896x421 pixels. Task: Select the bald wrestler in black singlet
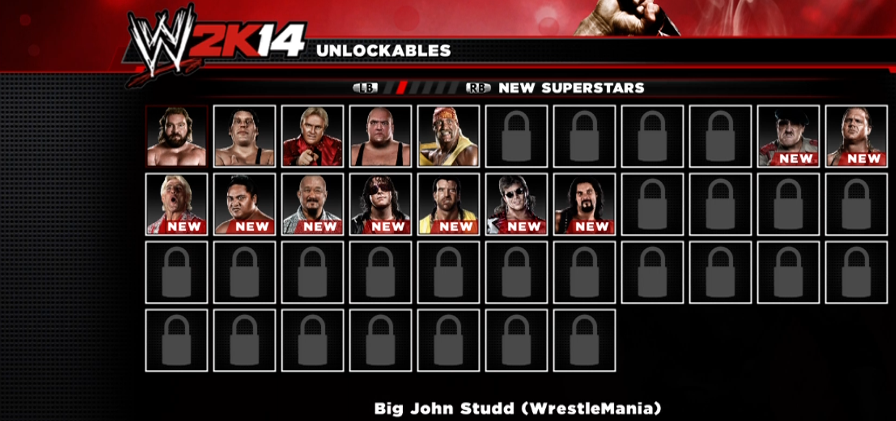coord(380,136)
